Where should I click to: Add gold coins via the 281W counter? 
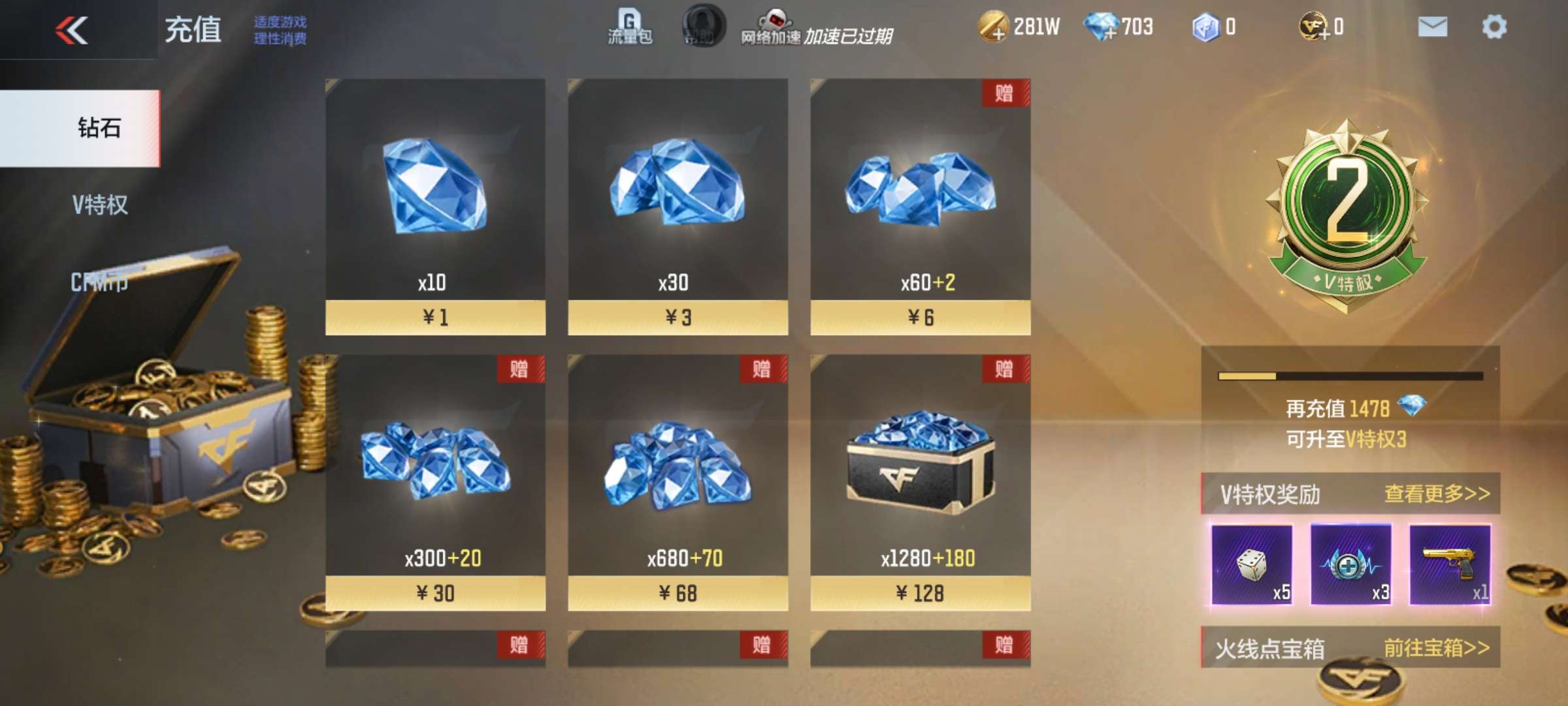pyautogui.click(x=992, y=27)
